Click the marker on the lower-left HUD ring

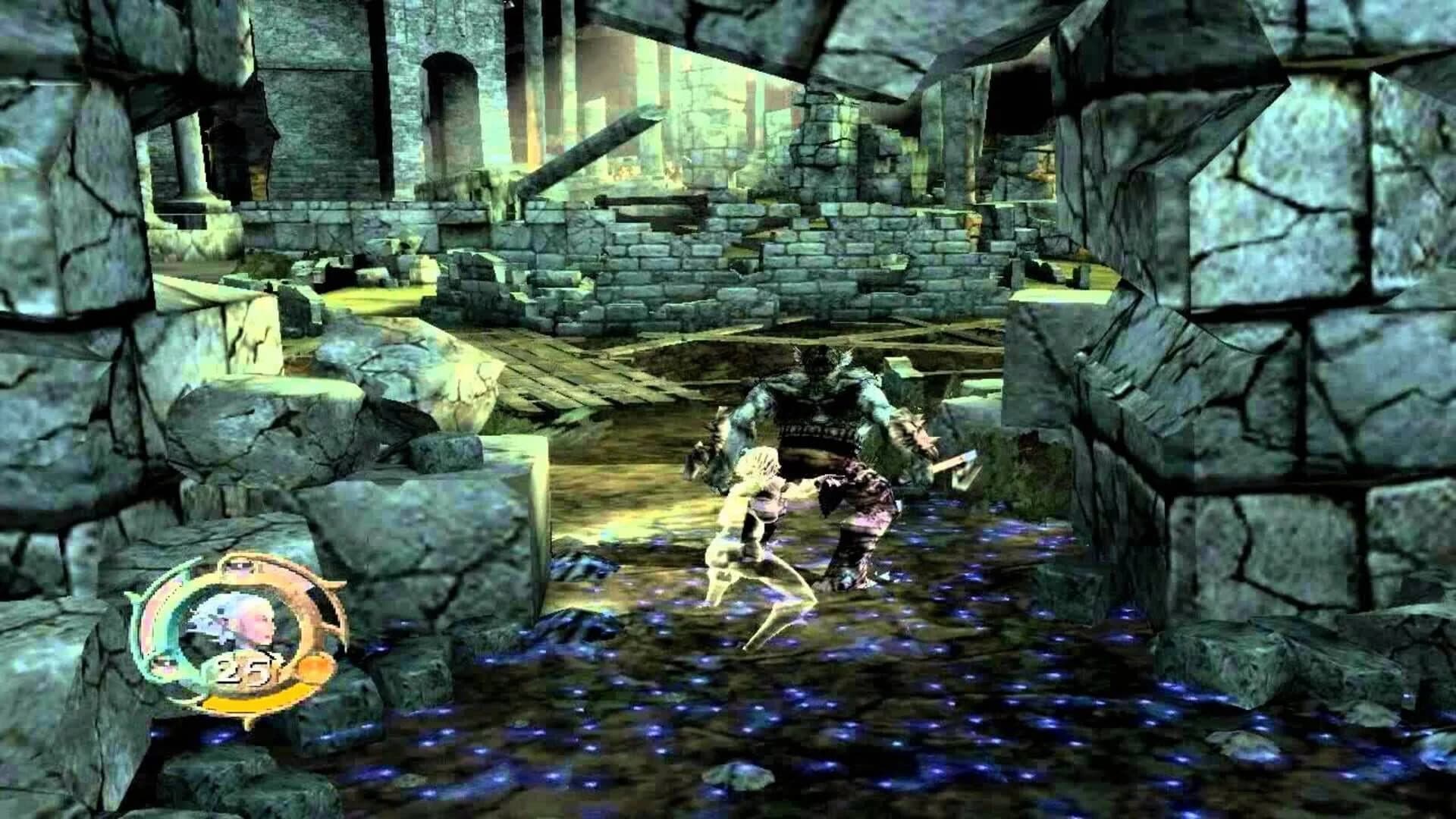pos(165,664)
